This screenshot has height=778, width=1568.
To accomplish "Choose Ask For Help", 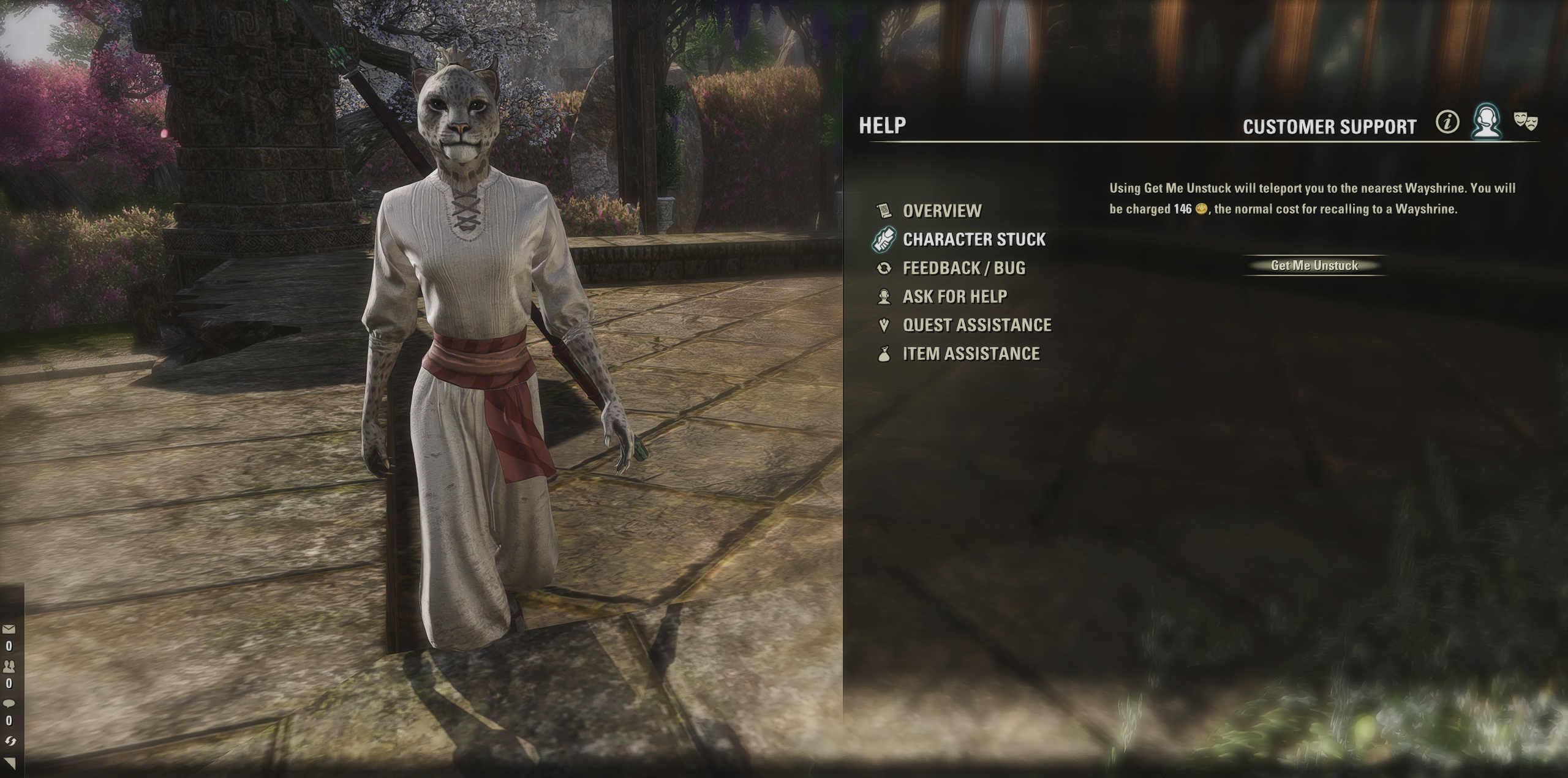I will tap(954, 297).
